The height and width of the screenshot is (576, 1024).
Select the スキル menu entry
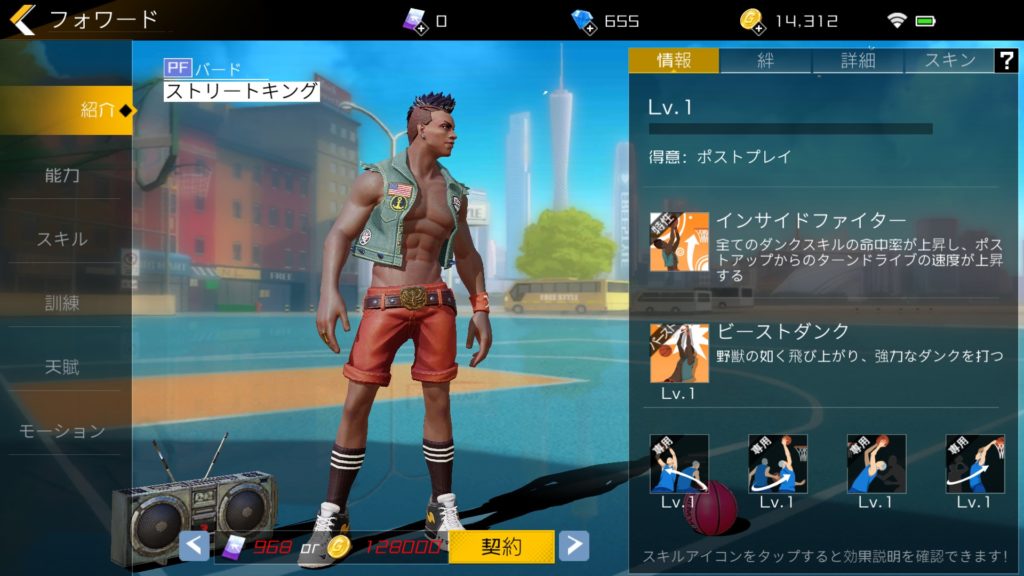tap(62, 239)
